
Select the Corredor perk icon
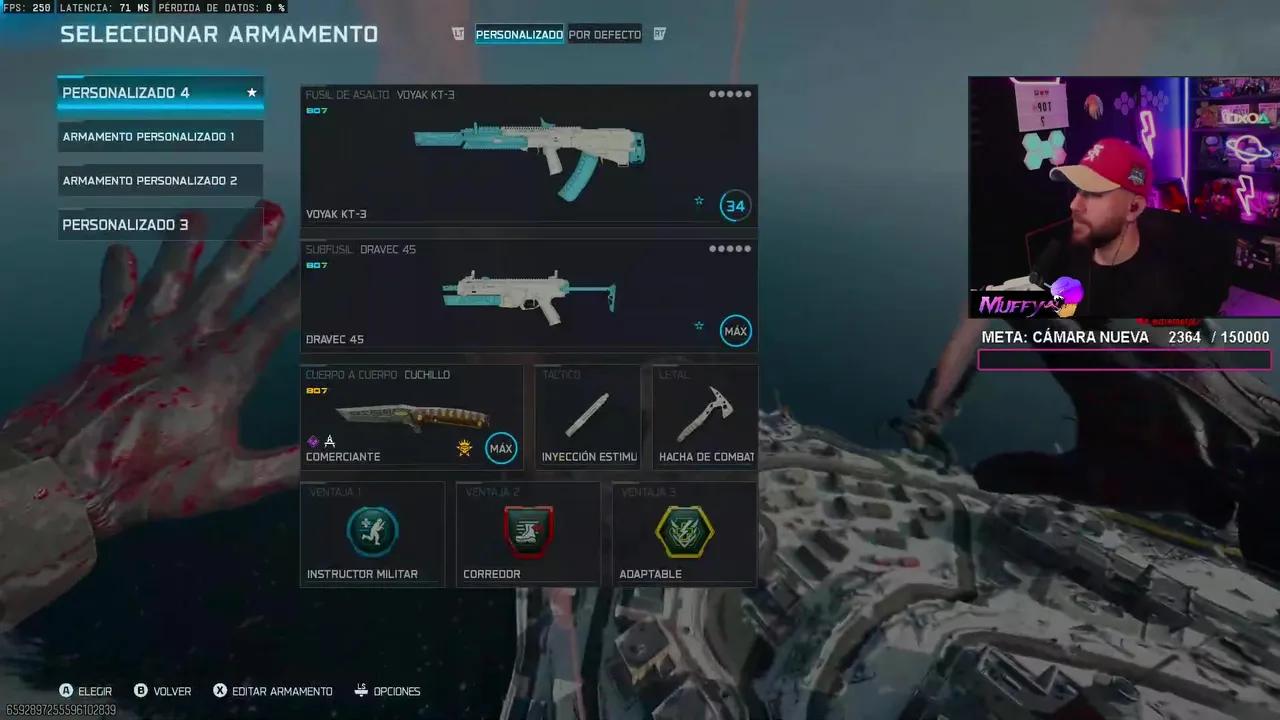[528, 532]
